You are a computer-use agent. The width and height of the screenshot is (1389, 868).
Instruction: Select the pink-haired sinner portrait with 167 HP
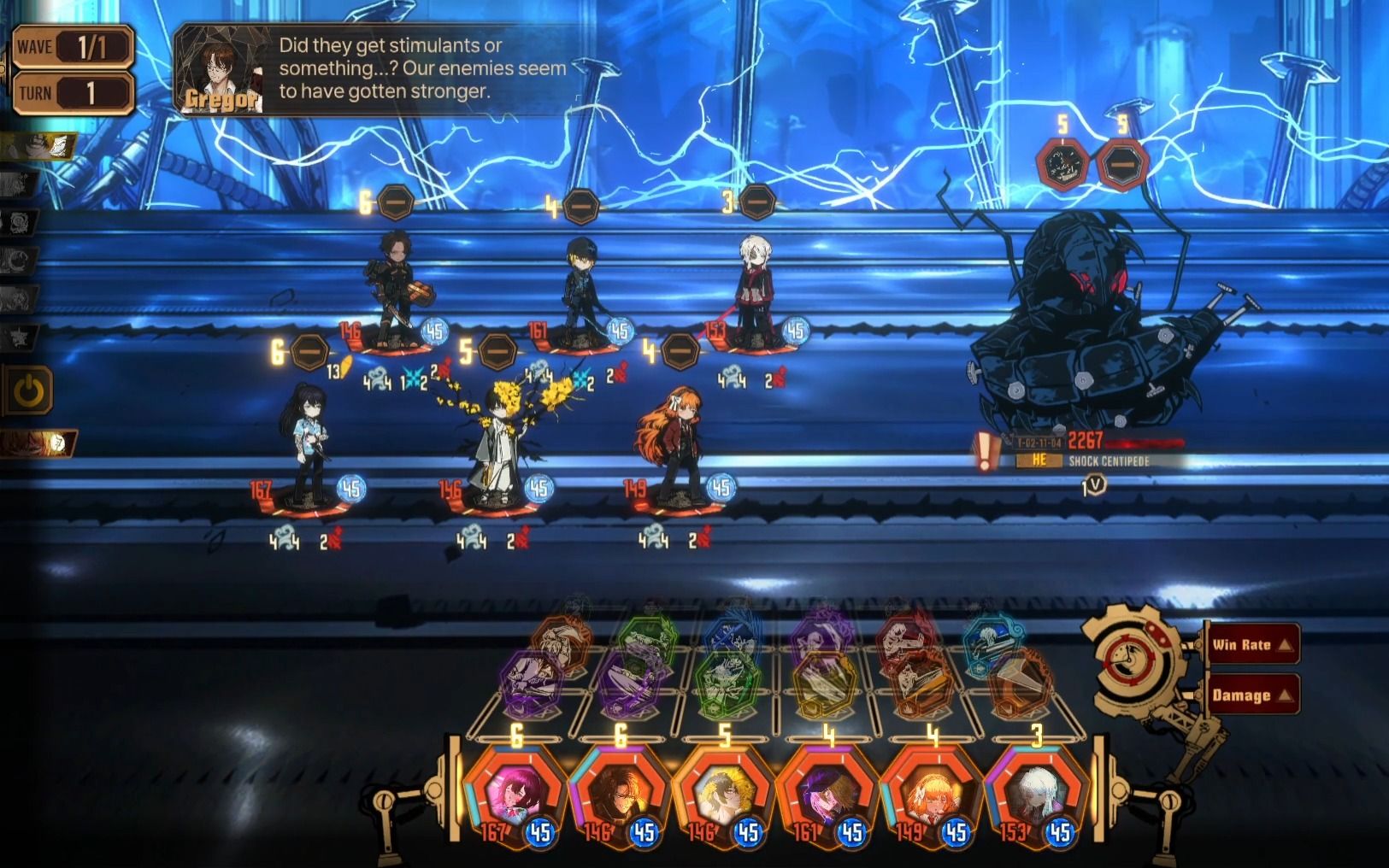coord(515,796)
